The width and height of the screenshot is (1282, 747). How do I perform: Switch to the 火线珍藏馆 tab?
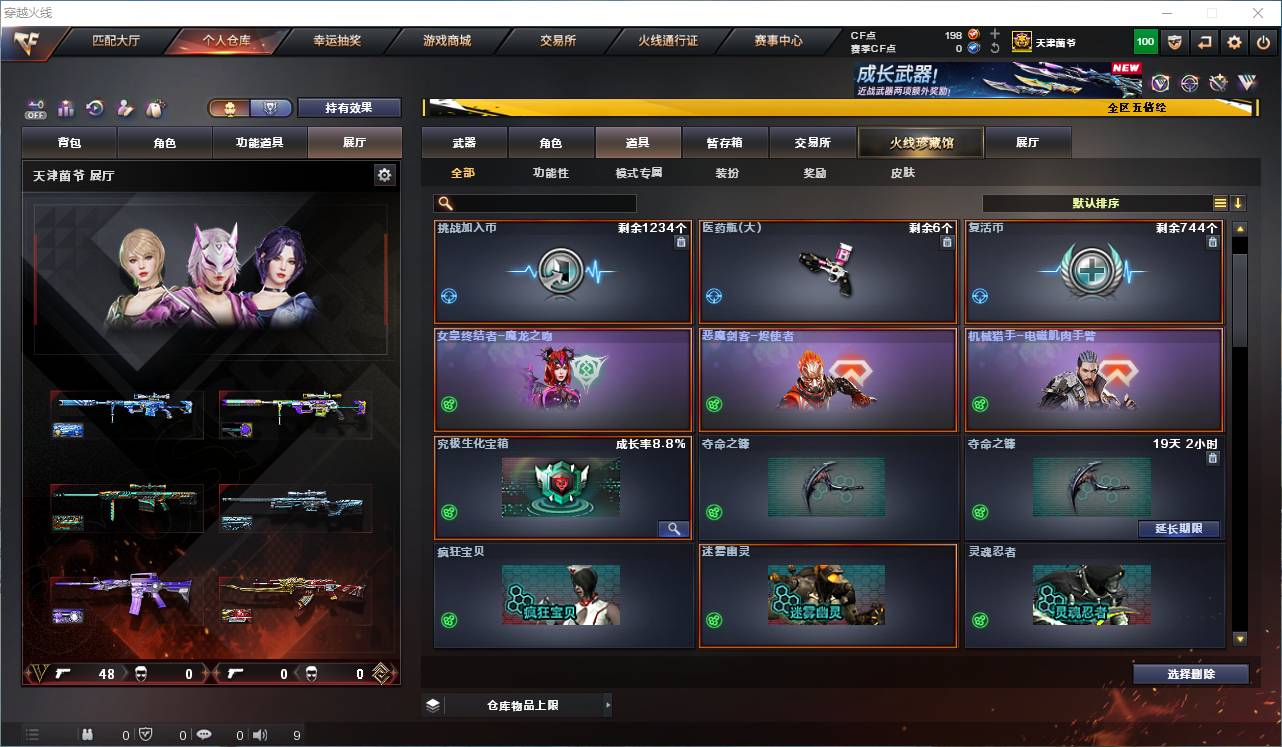(x=920, y=142)
